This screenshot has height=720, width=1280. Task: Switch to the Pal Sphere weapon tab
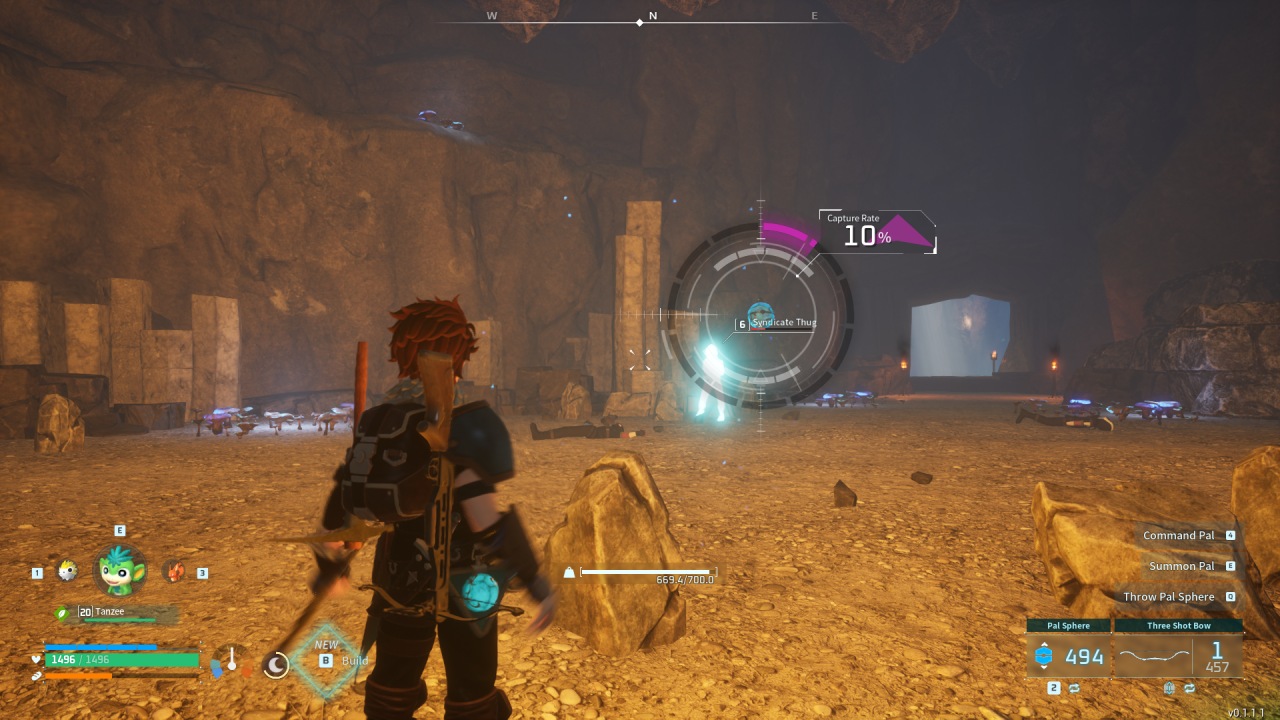coord(1067,626)
